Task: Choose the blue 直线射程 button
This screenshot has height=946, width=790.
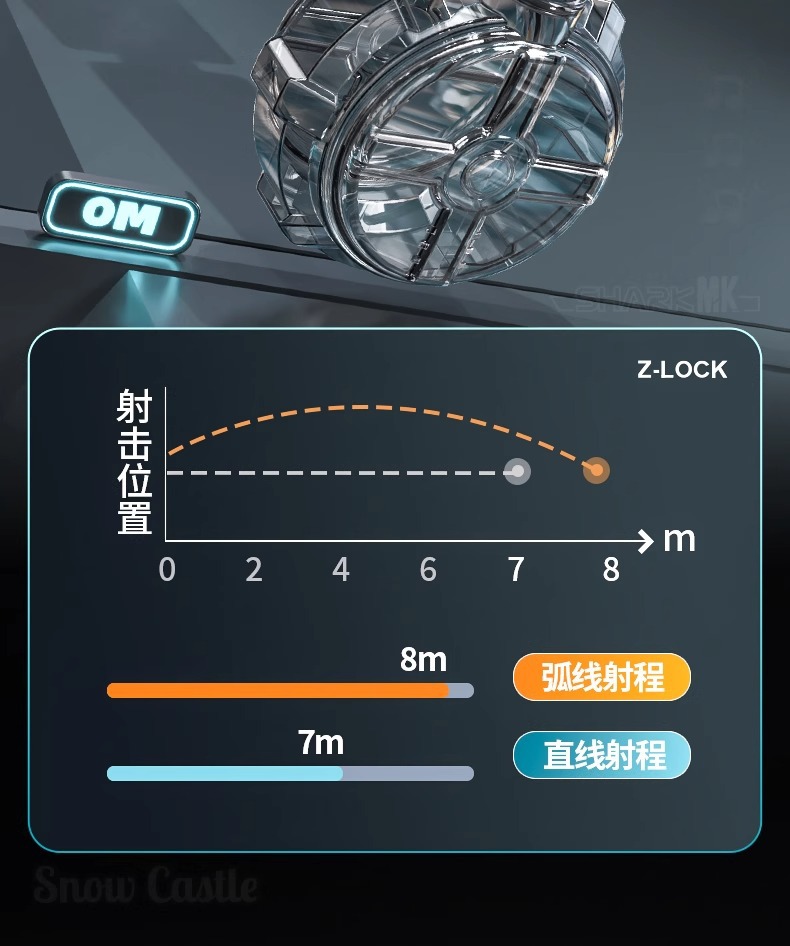Action: [x=602, y=755]
